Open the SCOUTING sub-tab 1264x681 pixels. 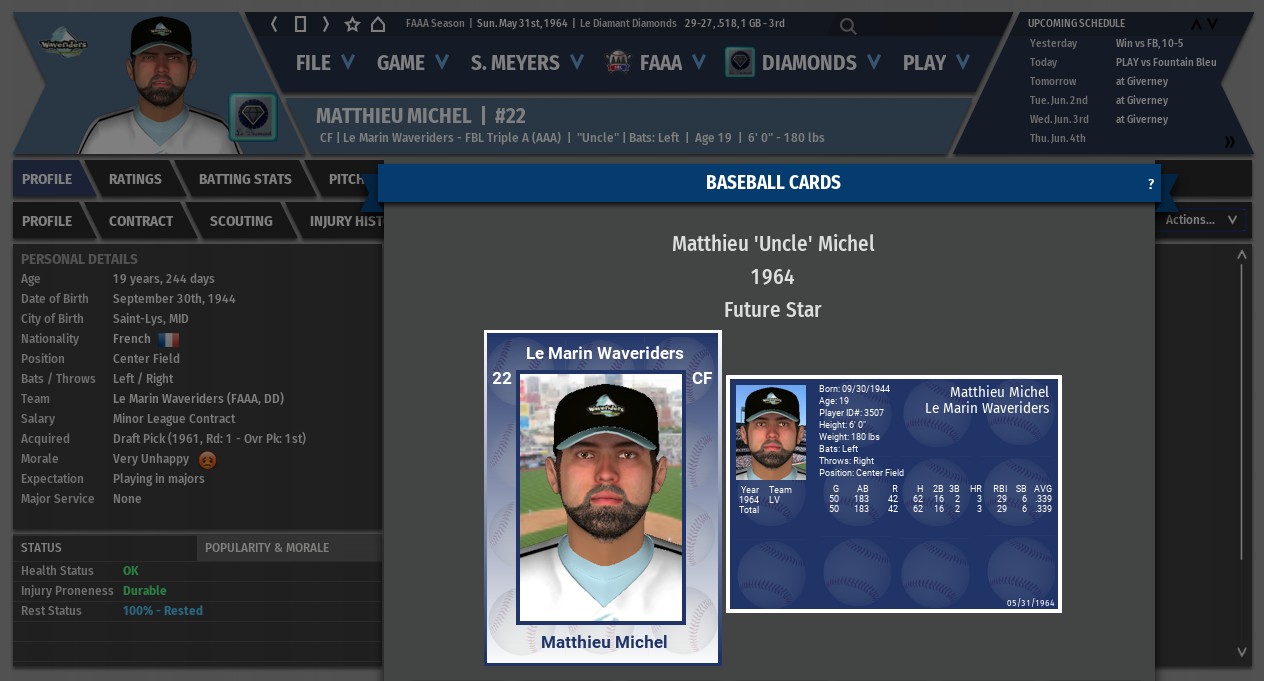pyautogui.click(x=241, y=221)
